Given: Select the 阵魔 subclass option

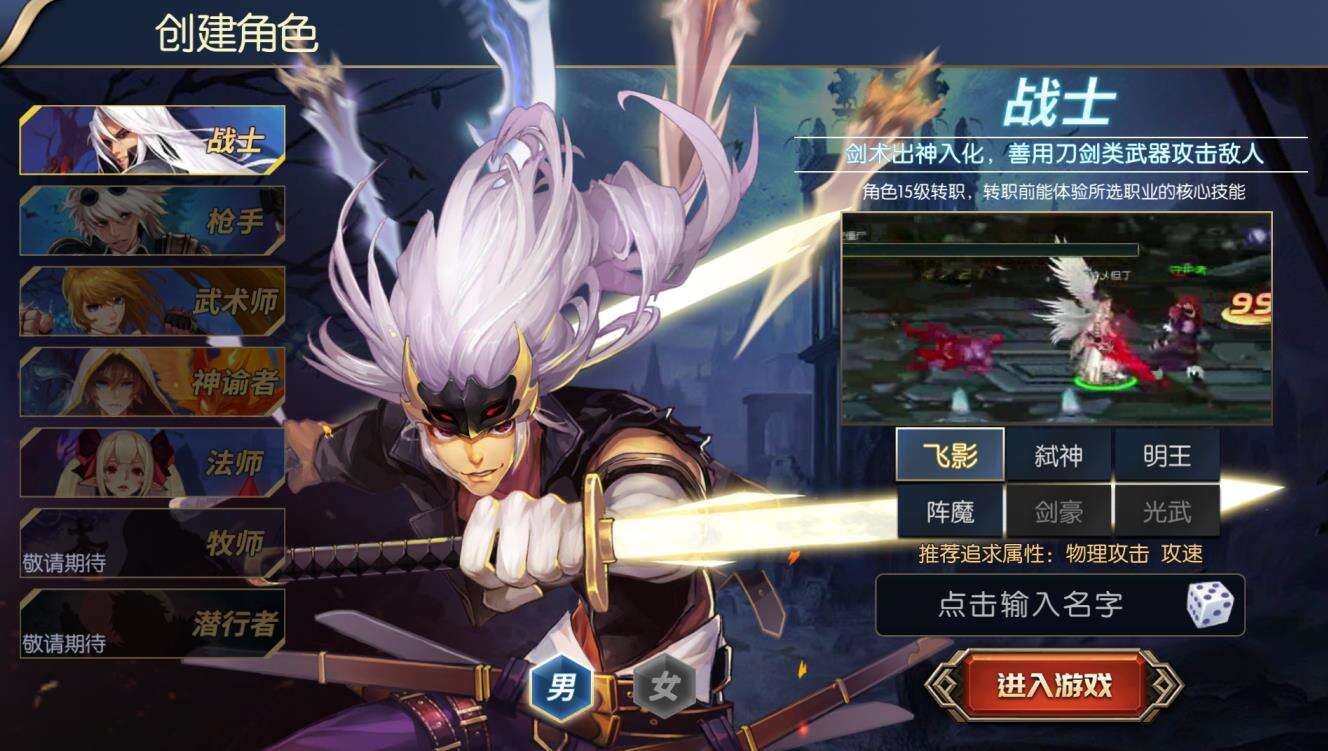Looking at the screenshot, I should pos(950,511).
